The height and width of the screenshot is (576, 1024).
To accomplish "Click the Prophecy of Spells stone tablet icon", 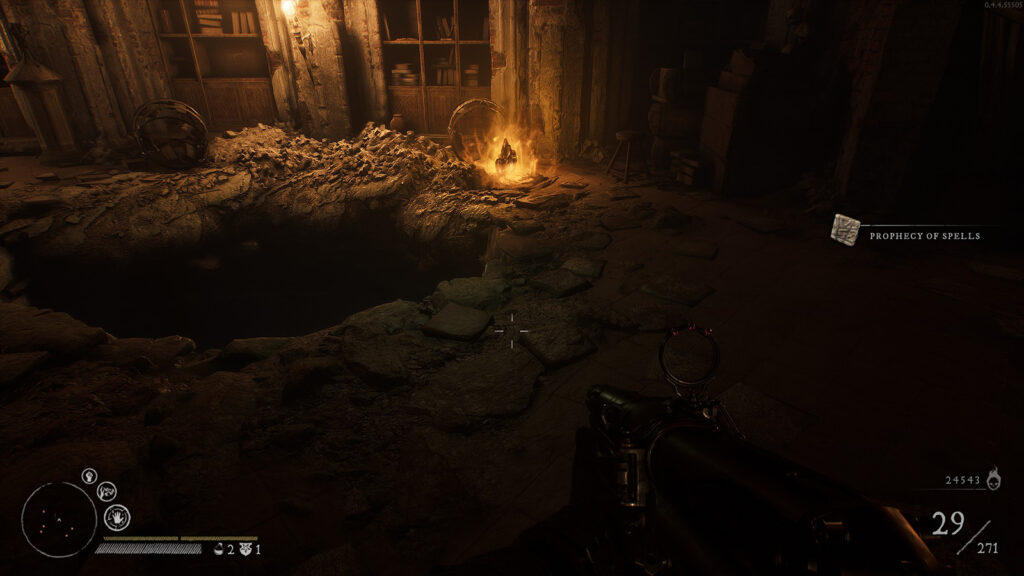I will [845, 230].
